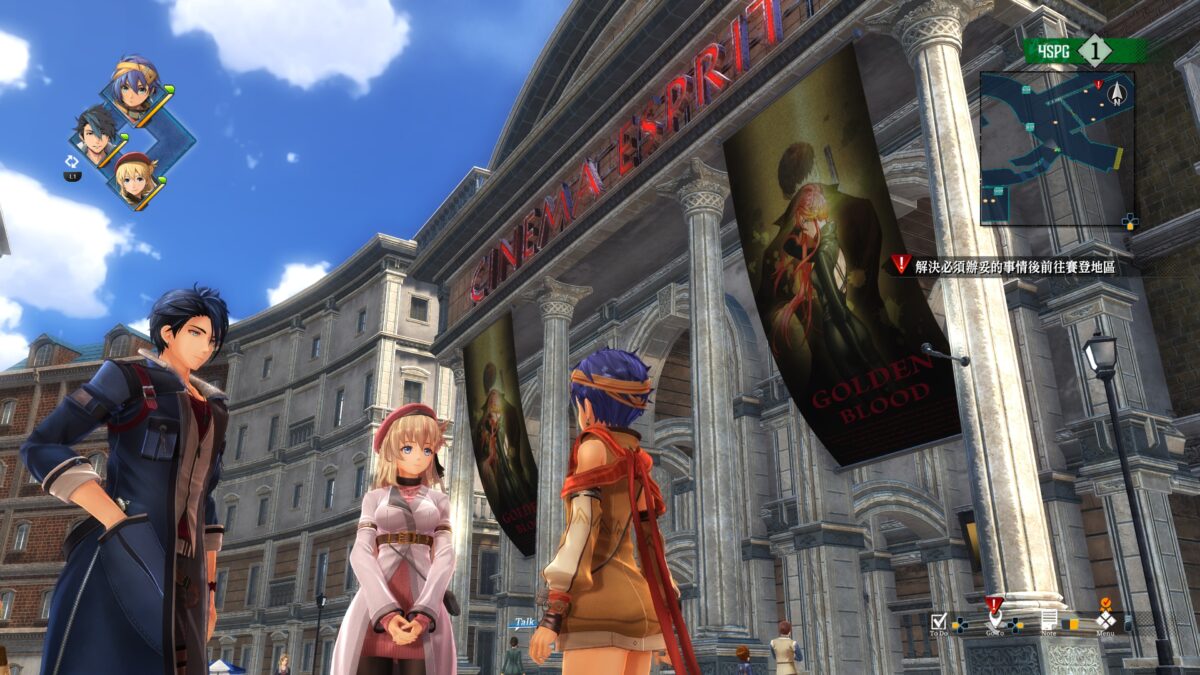Viewport: 1200px width, 675px height.
Task: Select the blonde girl with red beret portrait
Action: 134,178
